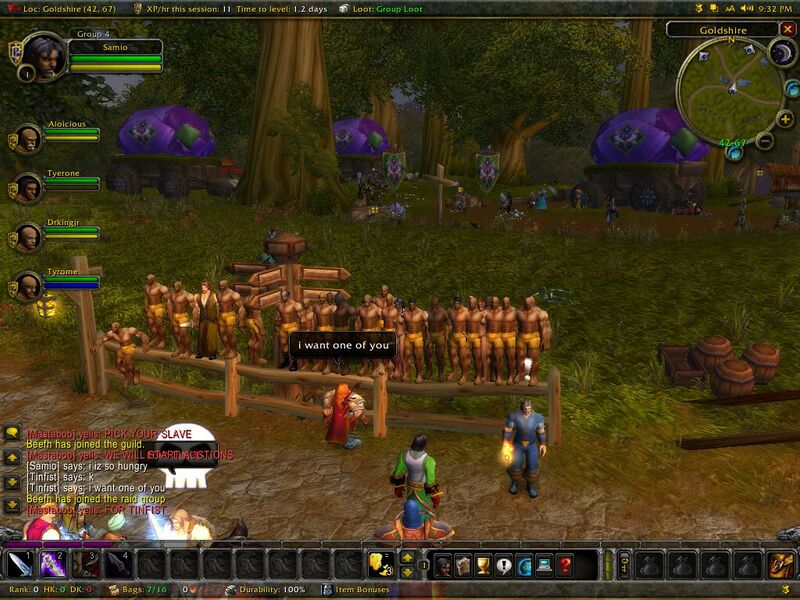Zoom out the minimap with minus button
This screenshot has height=600, width=800.
click(764, 141)
